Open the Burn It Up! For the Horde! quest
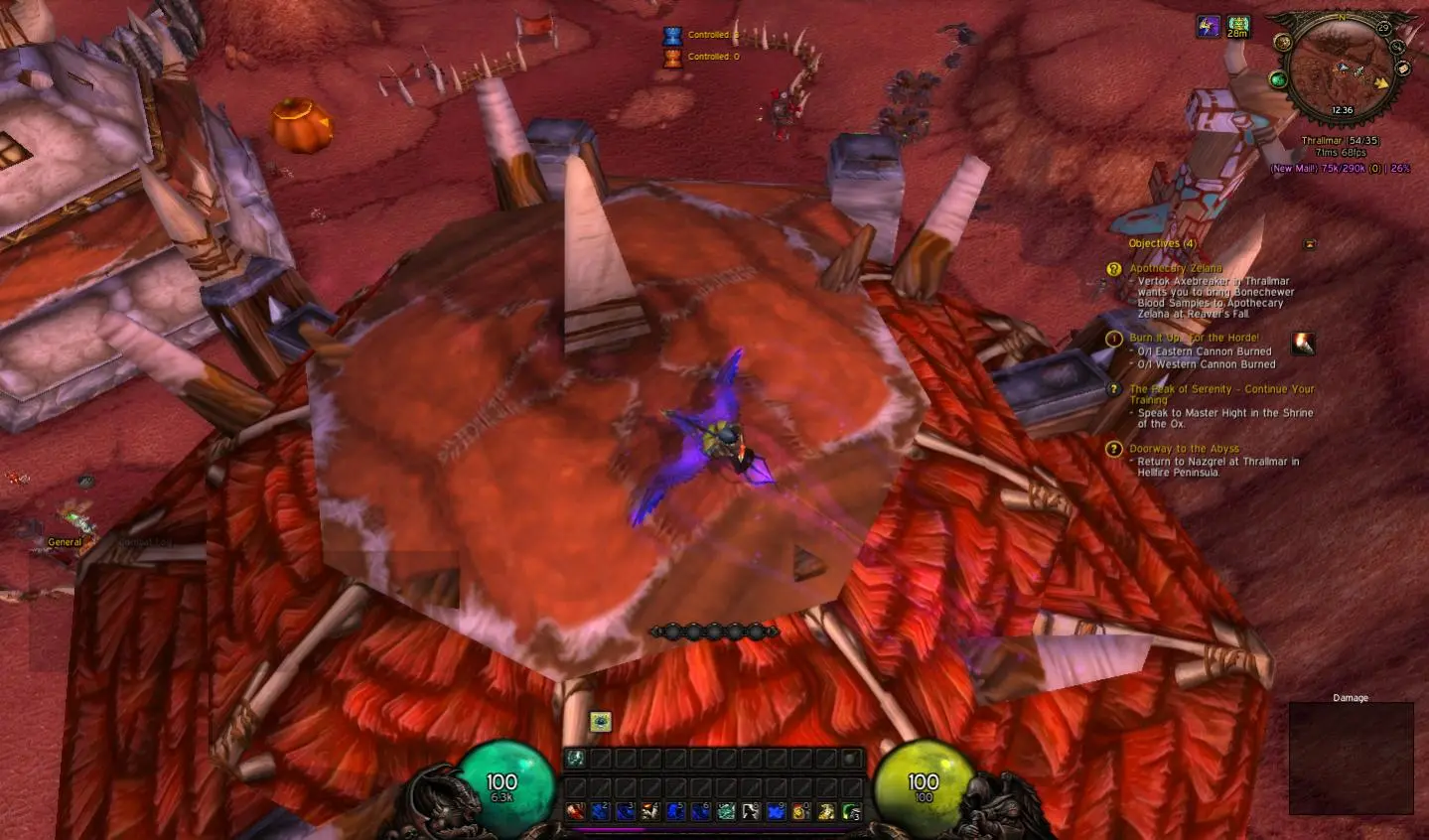The height and width of the screenshot is (840, 1429). pos(1193,338)
